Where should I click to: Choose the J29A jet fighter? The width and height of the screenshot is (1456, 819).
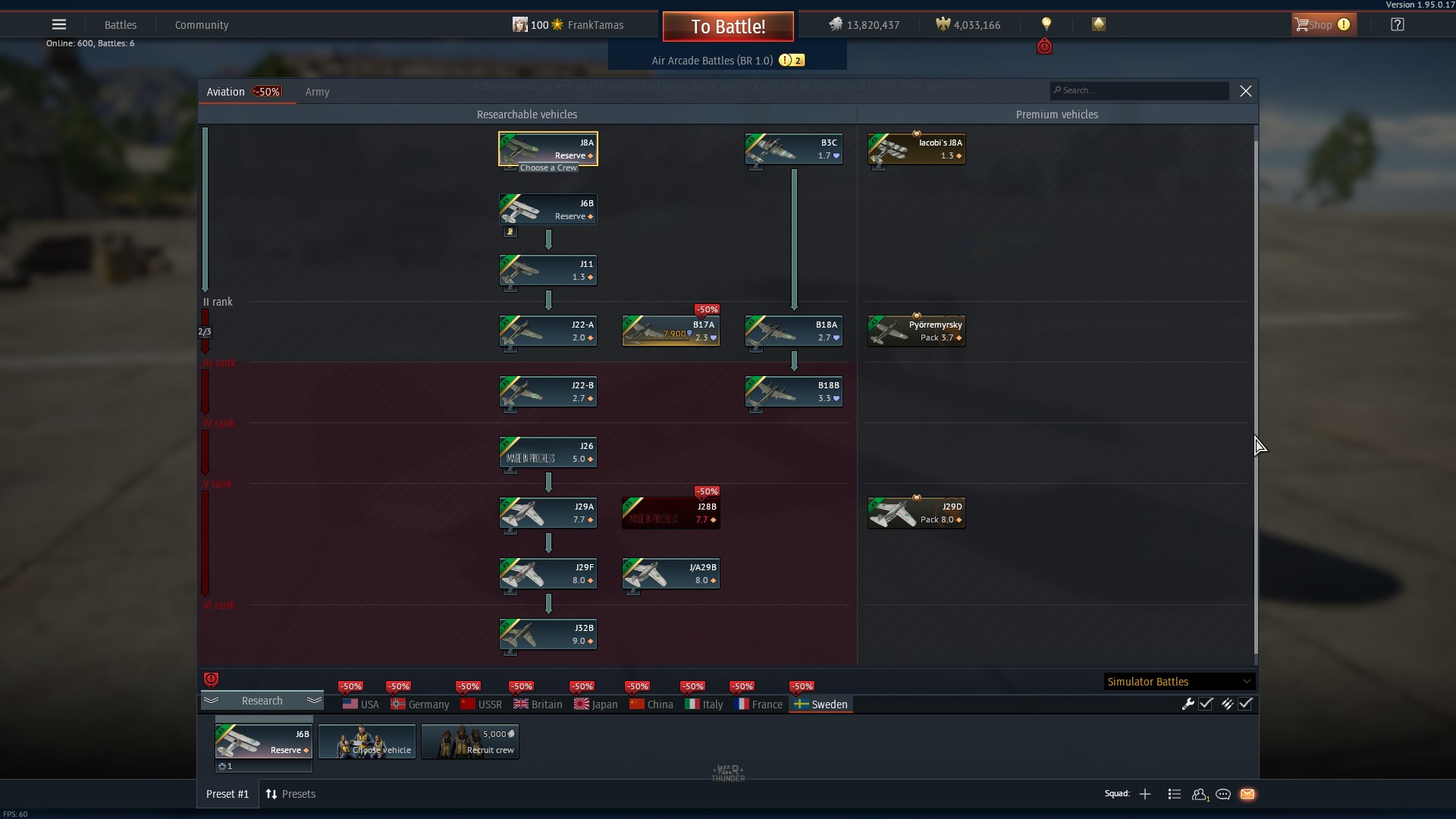click(548, 513)
